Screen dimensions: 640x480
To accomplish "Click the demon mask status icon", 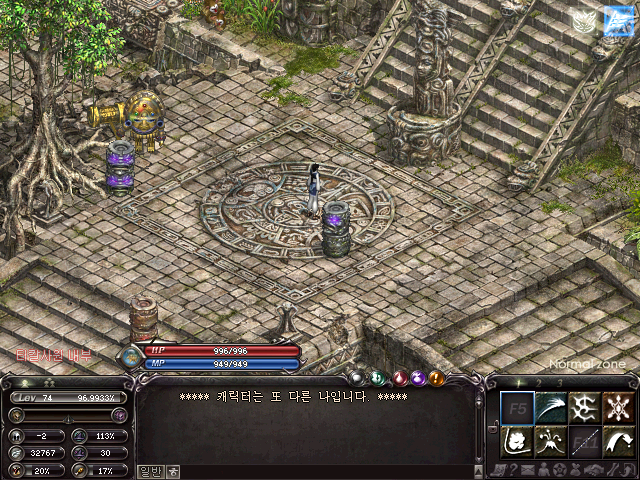I will [x=583, y=21].
